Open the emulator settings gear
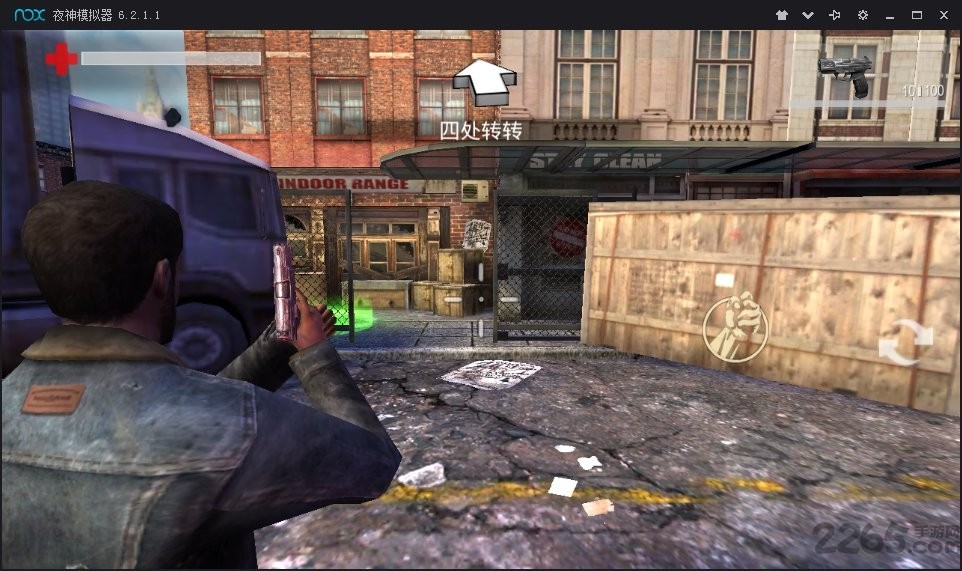The width and height of the screenshot is (962, 571). coord(863,15)
